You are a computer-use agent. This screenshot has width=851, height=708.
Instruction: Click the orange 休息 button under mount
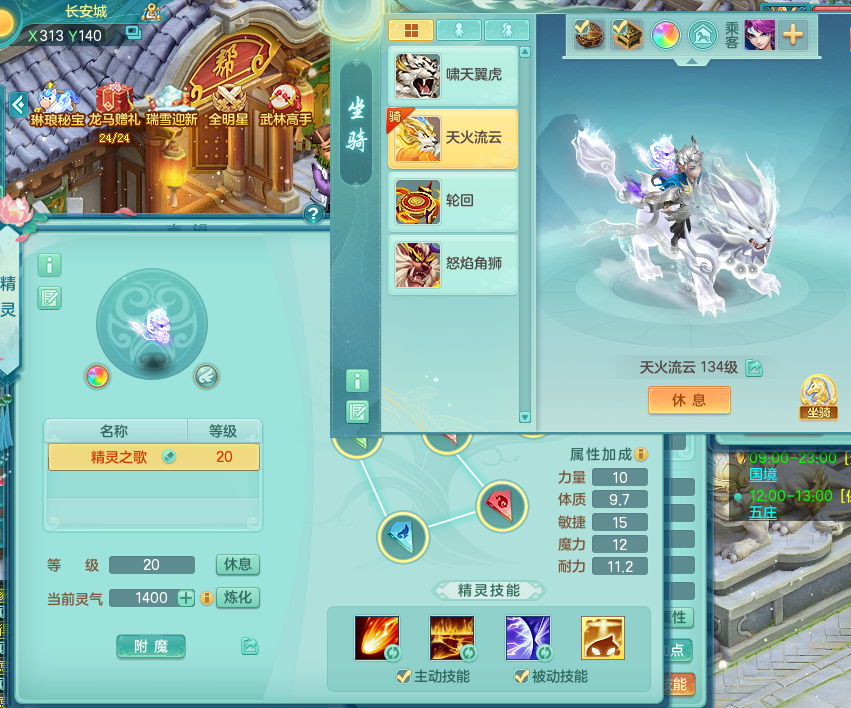[689, 400]
